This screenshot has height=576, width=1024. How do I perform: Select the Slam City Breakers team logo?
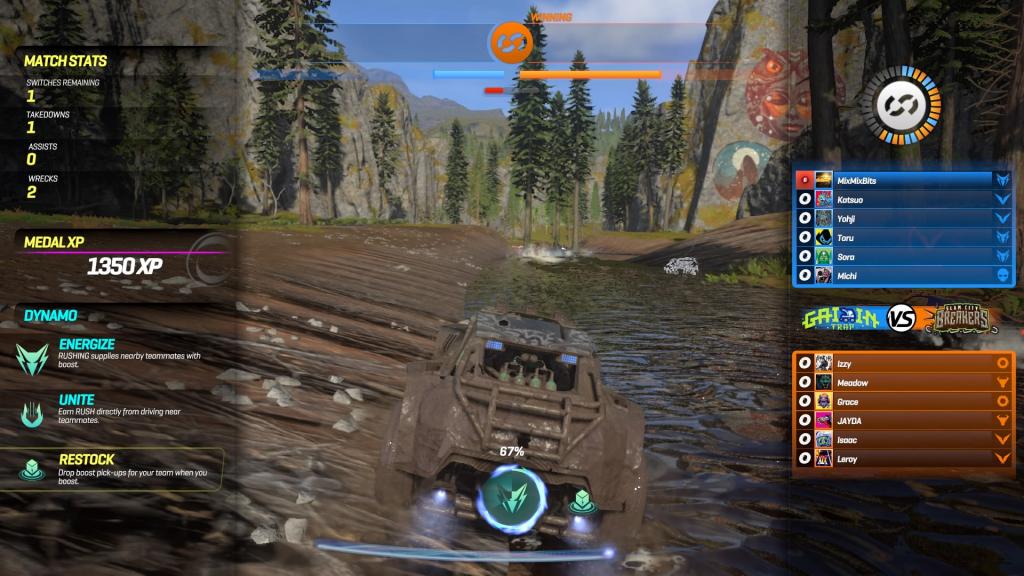click(x=957, y=319)
